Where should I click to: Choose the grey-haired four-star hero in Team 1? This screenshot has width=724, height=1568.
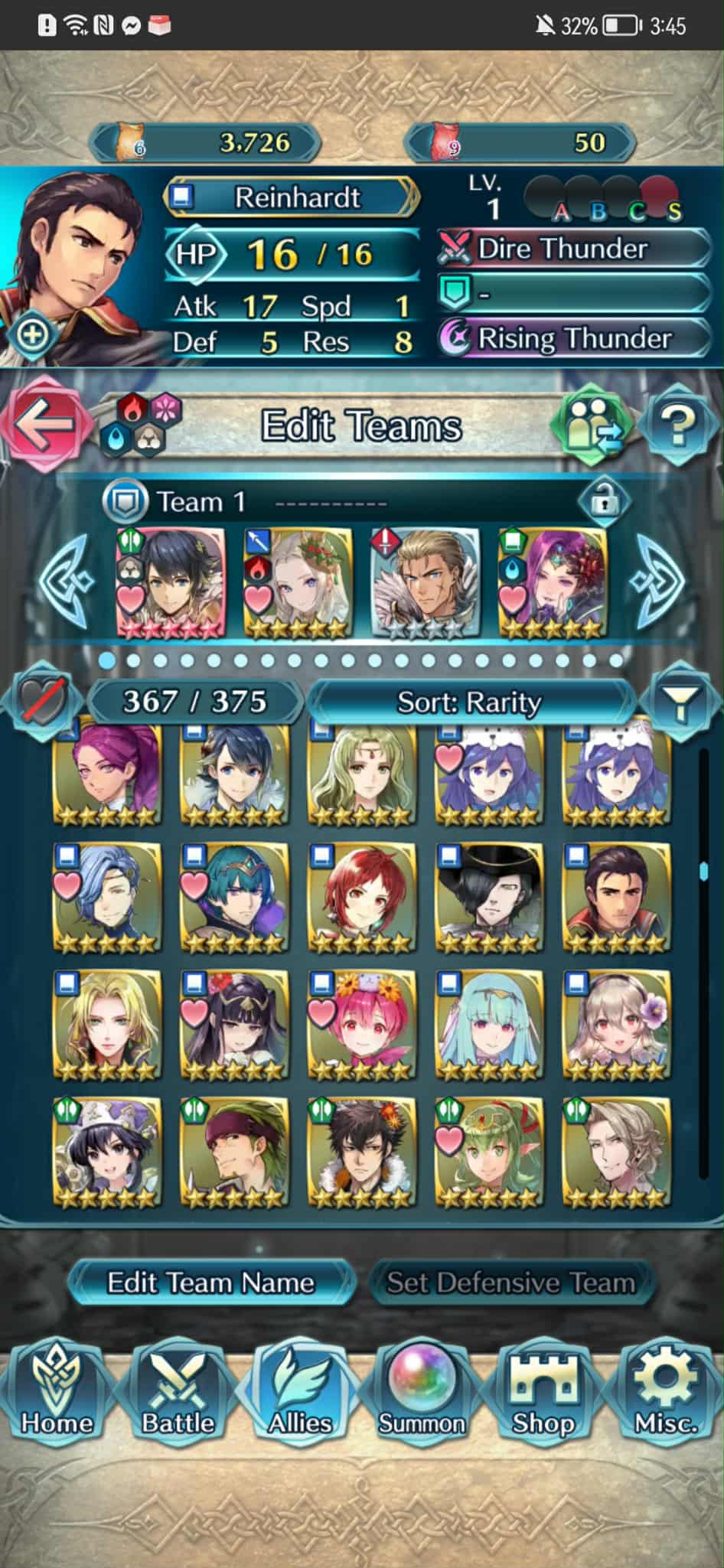(425, 583)
